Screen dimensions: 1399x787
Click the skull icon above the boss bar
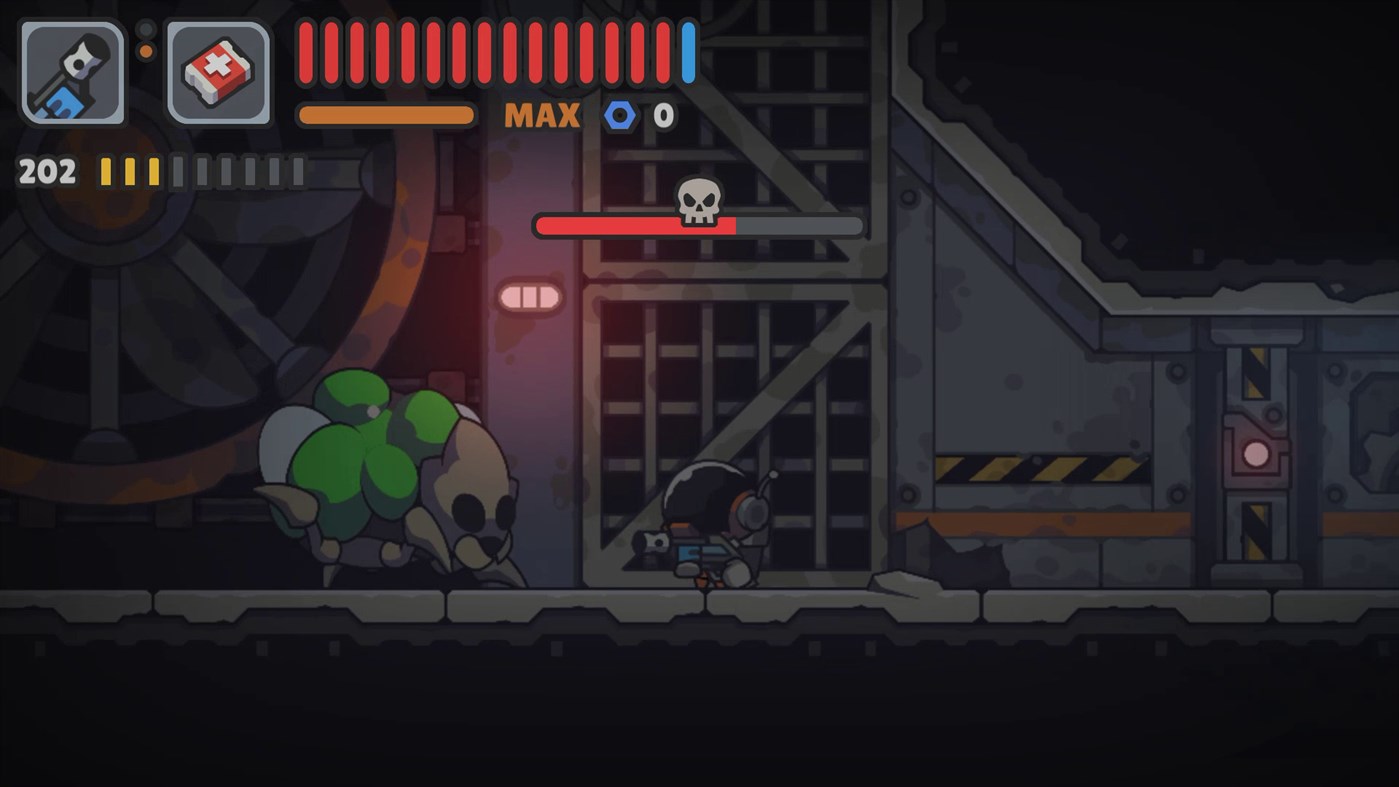698,200
